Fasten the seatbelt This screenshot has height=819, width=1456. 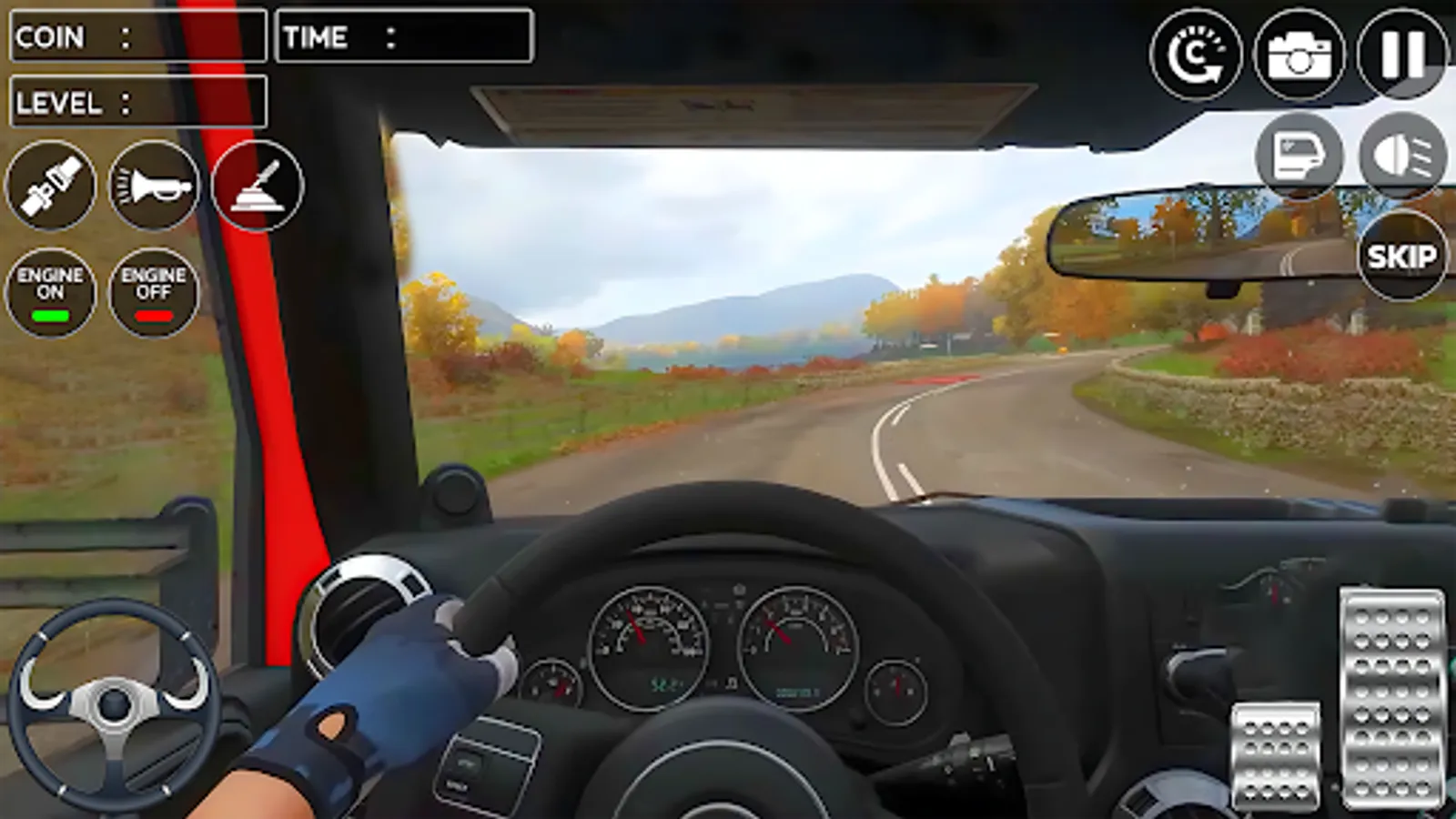(x=52, y=185)
